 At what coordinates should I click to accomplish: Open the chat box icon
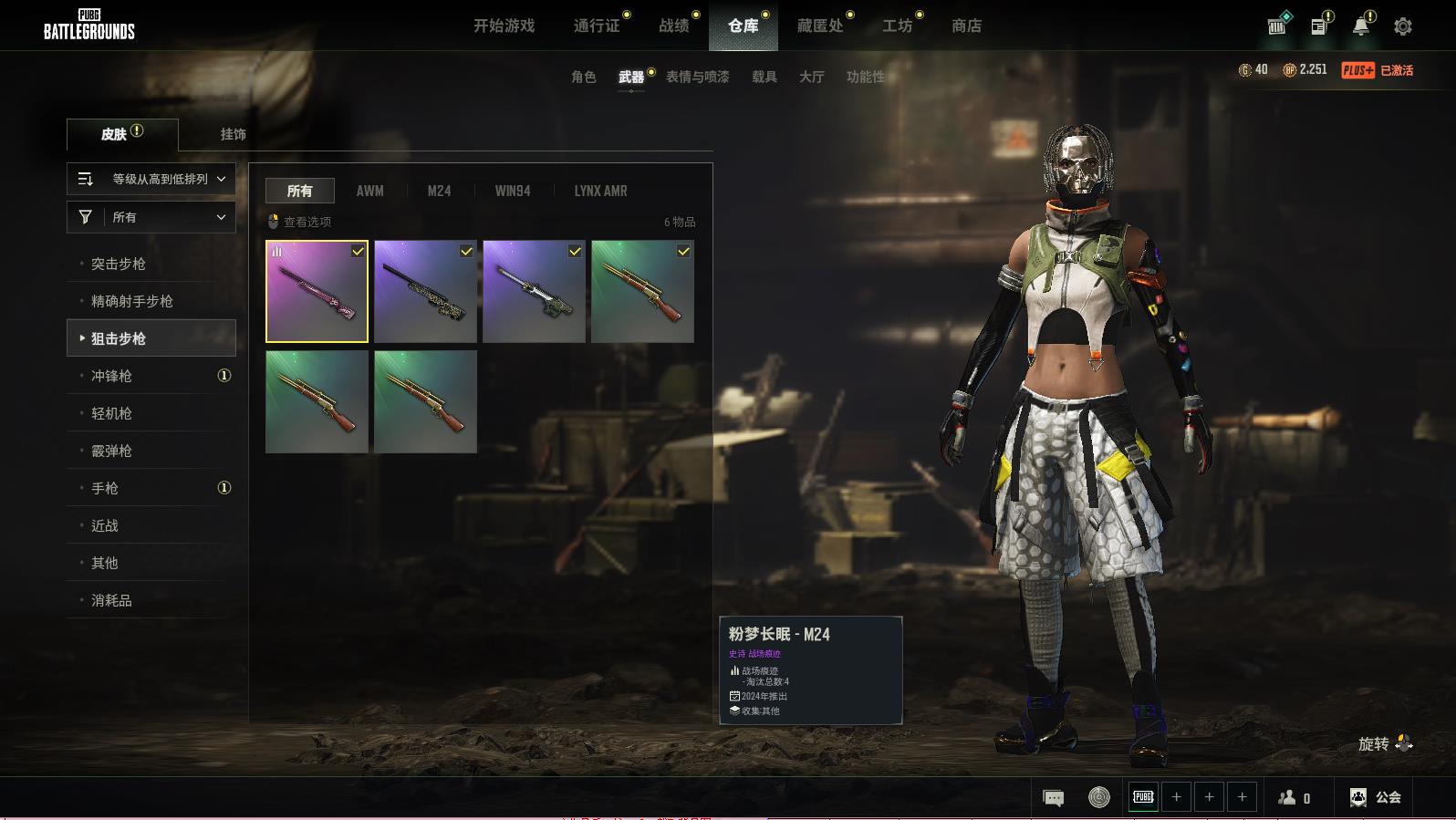(1053, 798)
